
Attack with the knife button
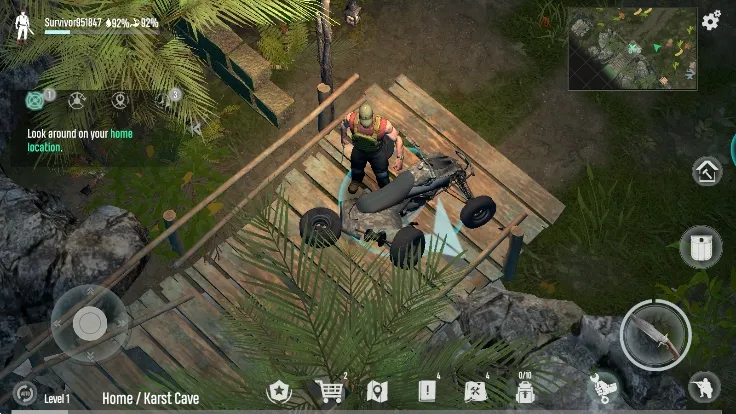(x=655, y=335)
